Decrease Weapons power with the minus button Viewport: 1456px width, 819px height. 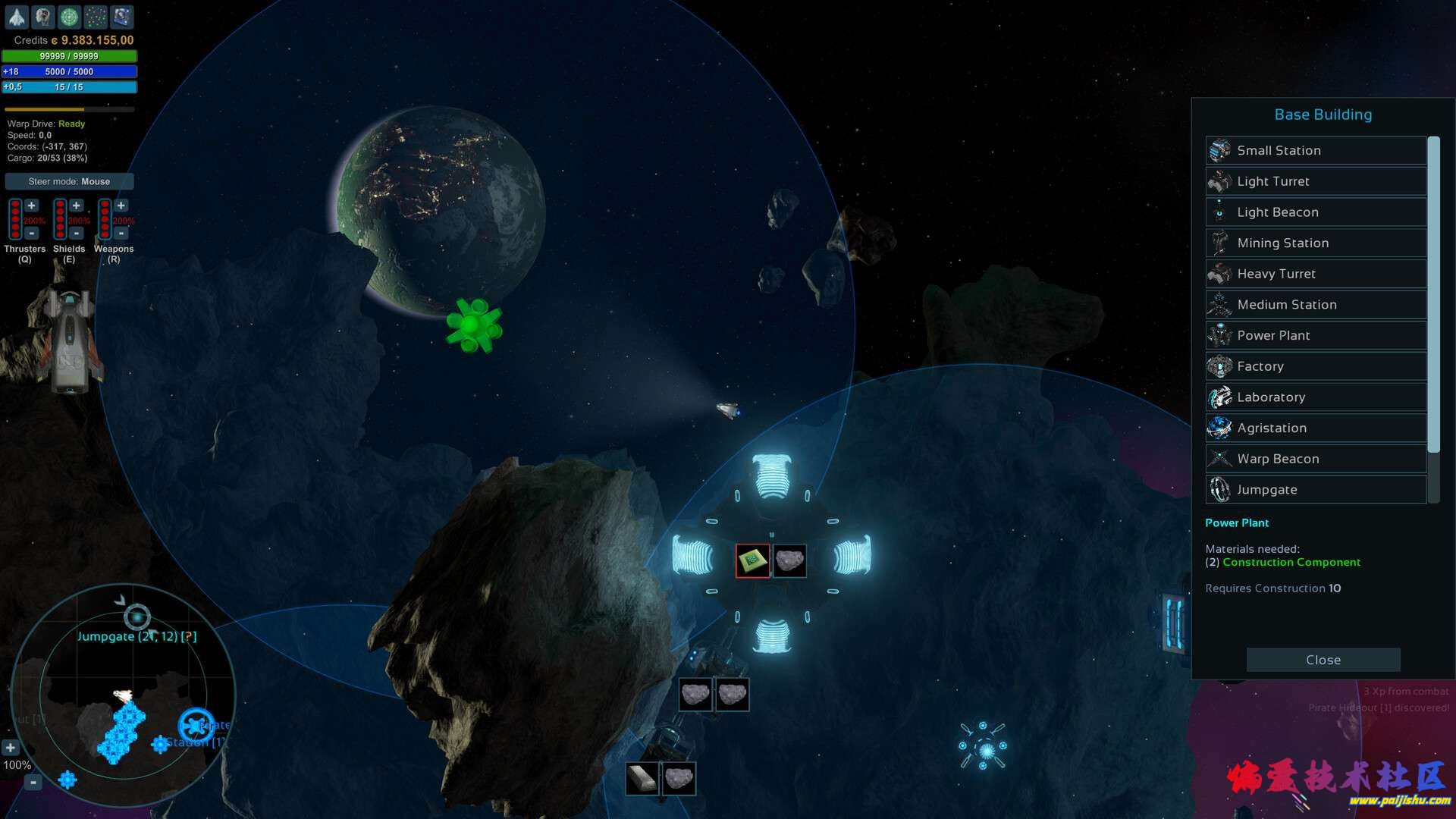(x=121, y=234)
